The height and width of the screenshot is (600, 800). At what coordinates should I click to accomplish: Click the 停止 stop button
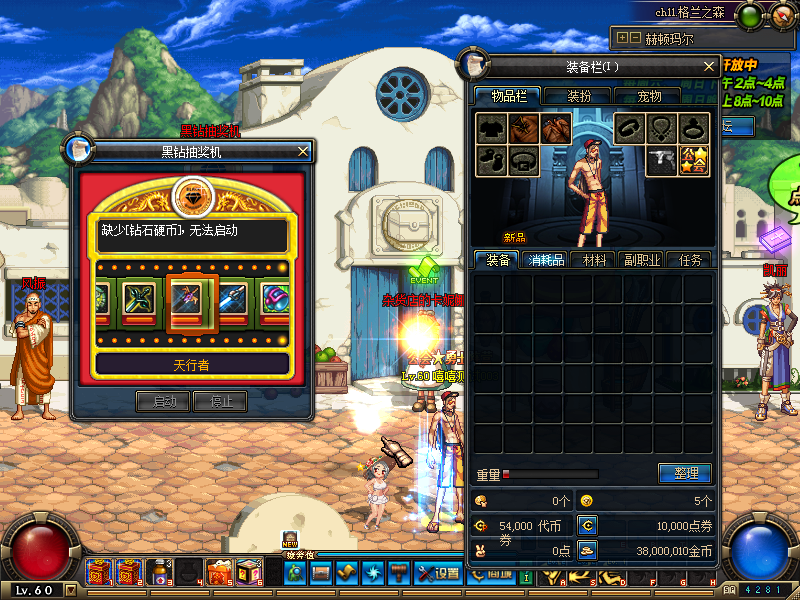coord(220,401)
